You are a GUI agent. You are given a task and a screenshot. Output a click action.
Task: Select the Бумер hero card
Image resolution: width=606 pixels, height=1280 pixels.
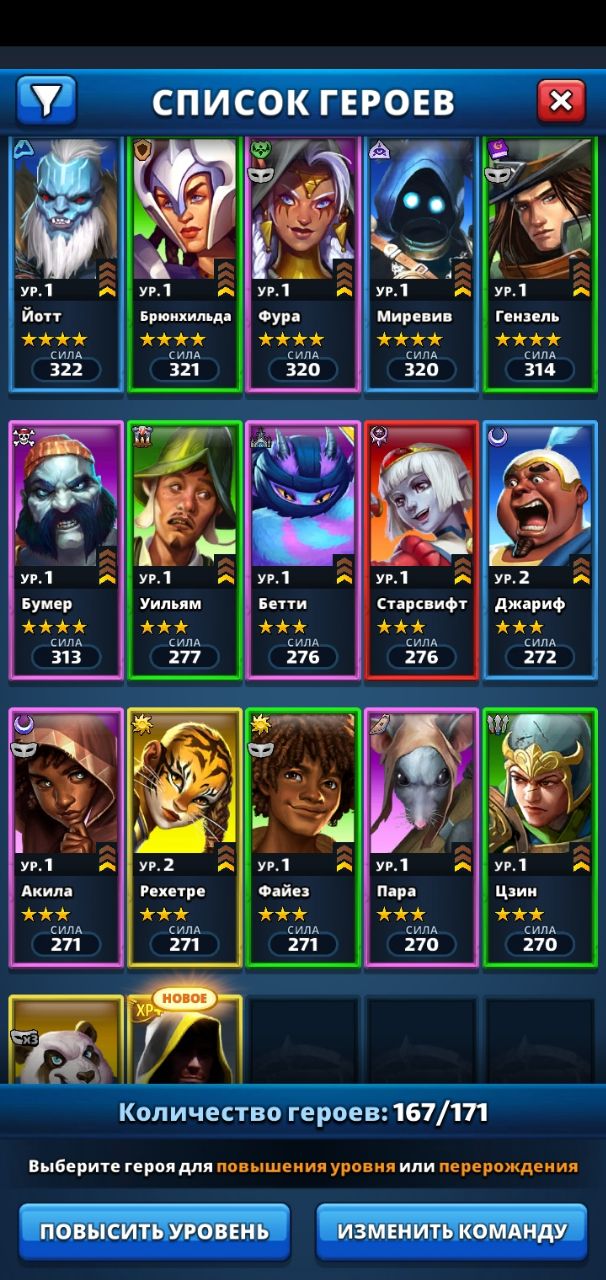coord(66,550)
